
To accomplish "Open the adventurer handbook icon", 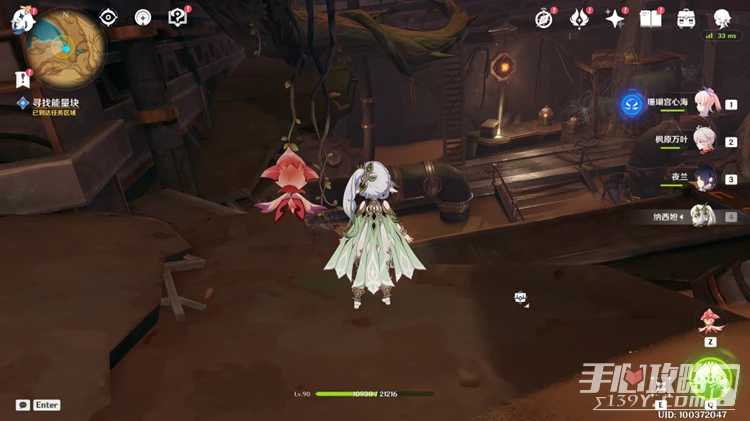I will point(650,18).
